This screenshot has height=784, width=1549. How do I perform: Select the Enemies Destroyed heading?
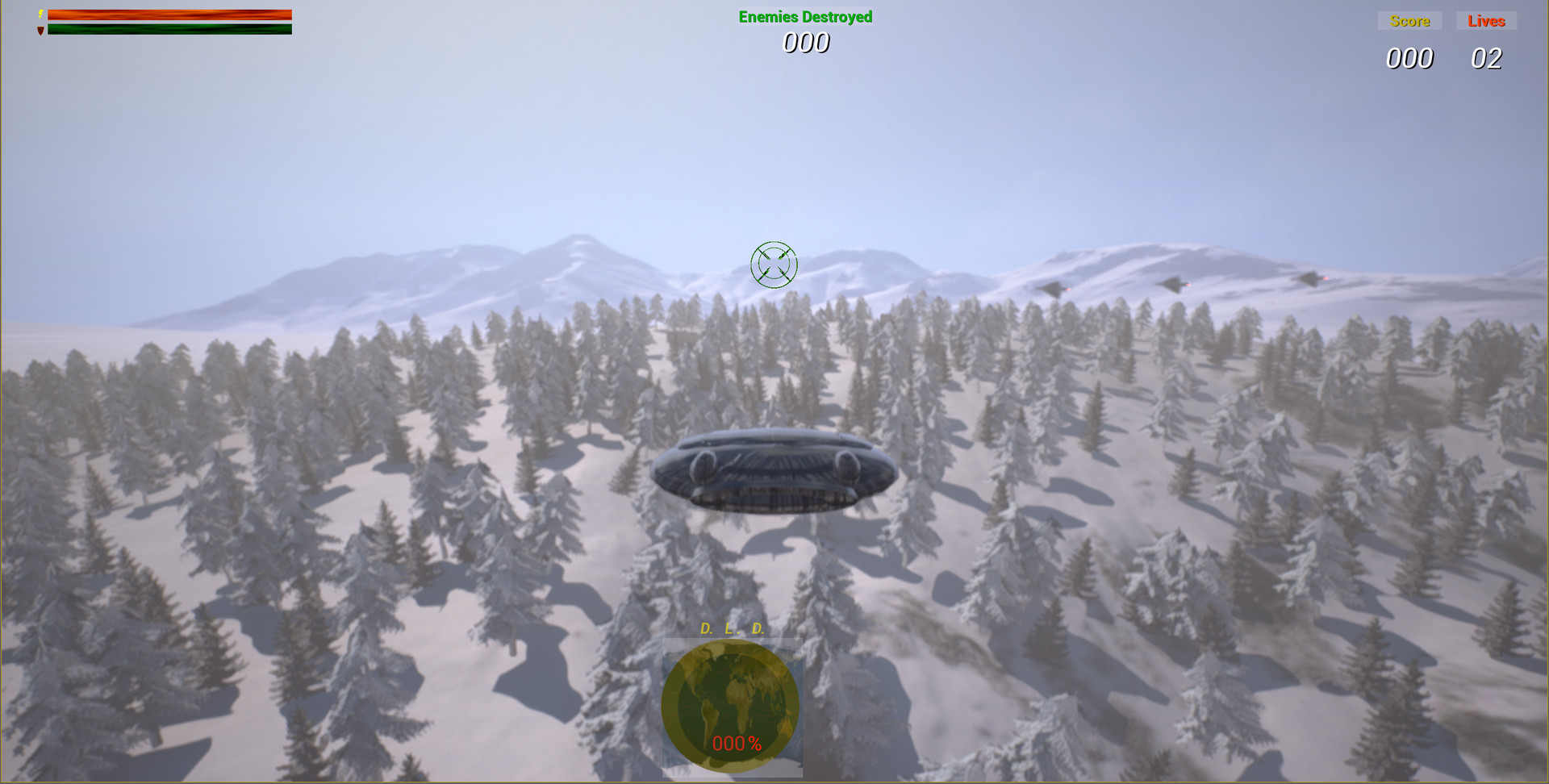[x=806, y=15]
